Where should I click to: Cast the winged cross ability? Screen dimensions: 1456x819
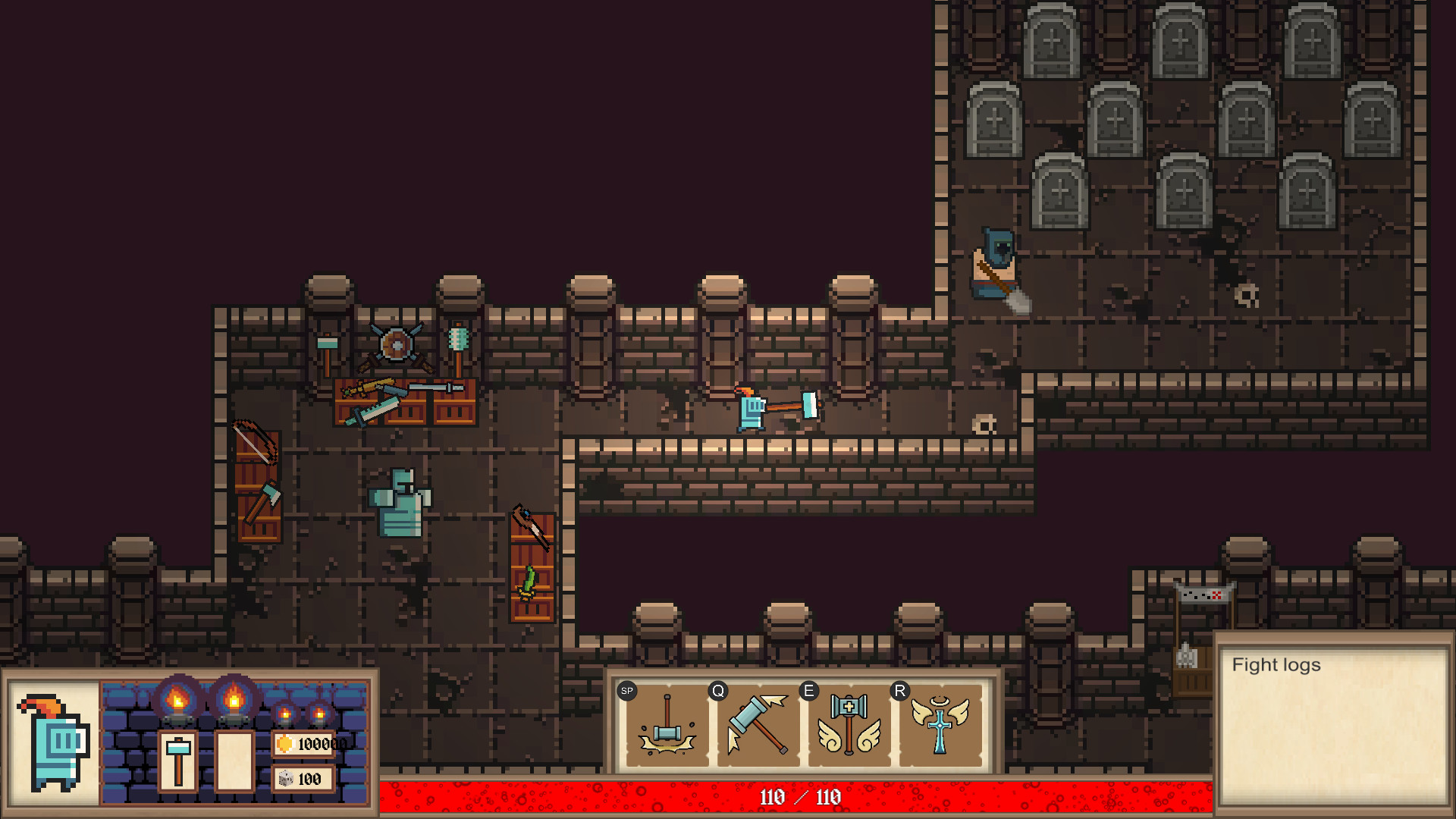pos(940,726)
